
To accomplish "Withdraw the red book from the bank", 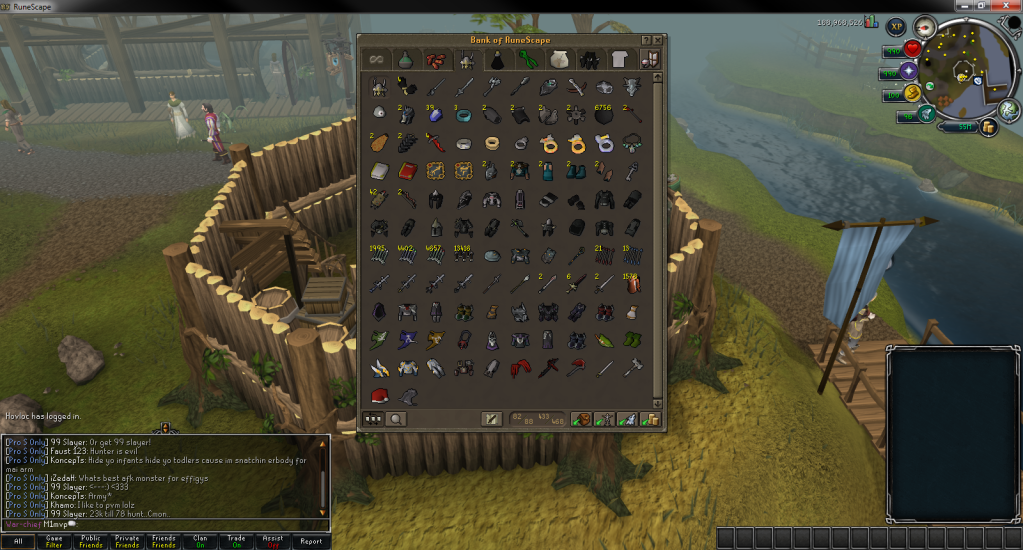I will tap(408, 170).
